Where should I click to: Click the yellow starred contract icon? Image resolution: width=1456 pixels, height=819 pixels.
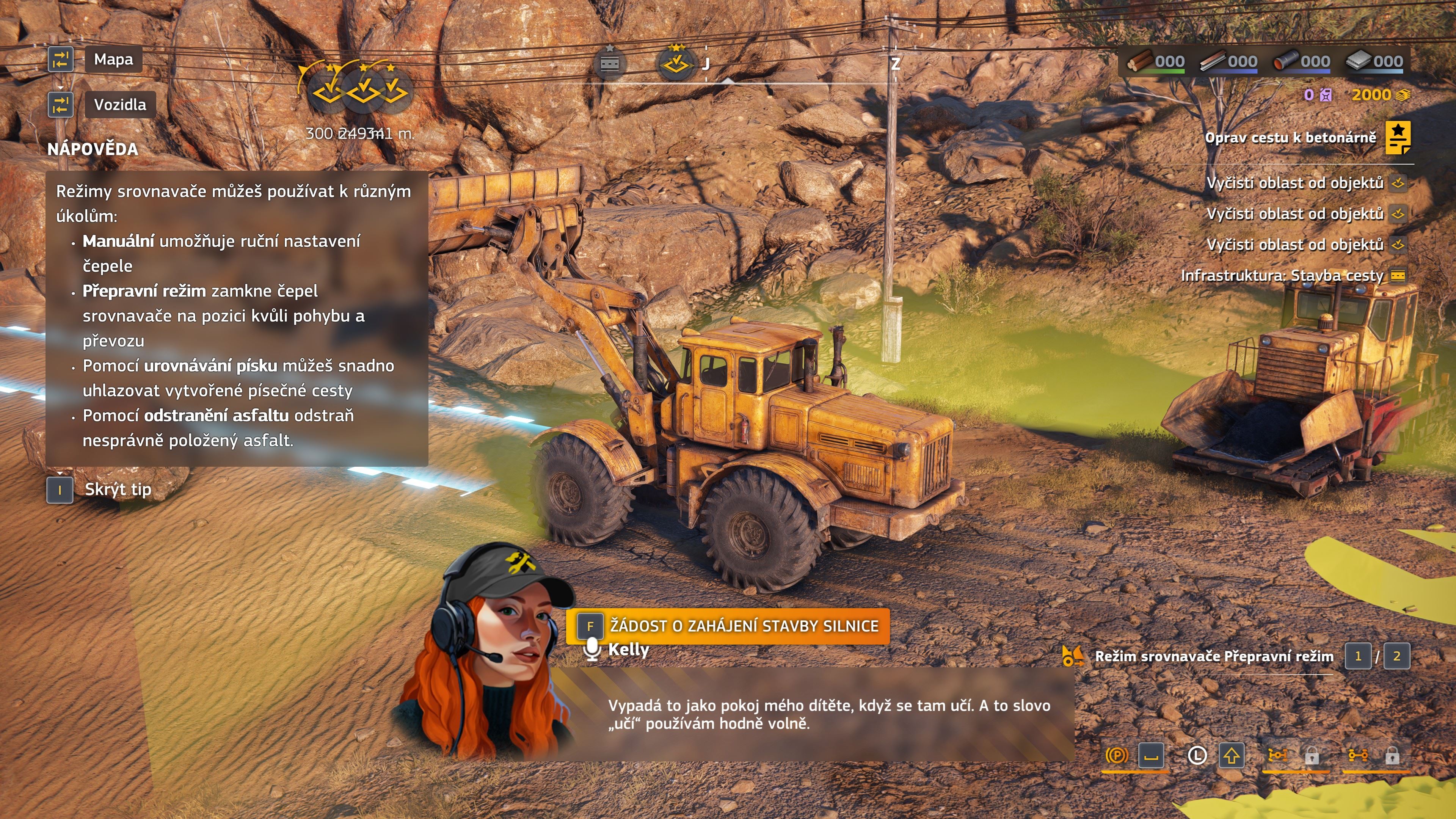click(1398, 138)
